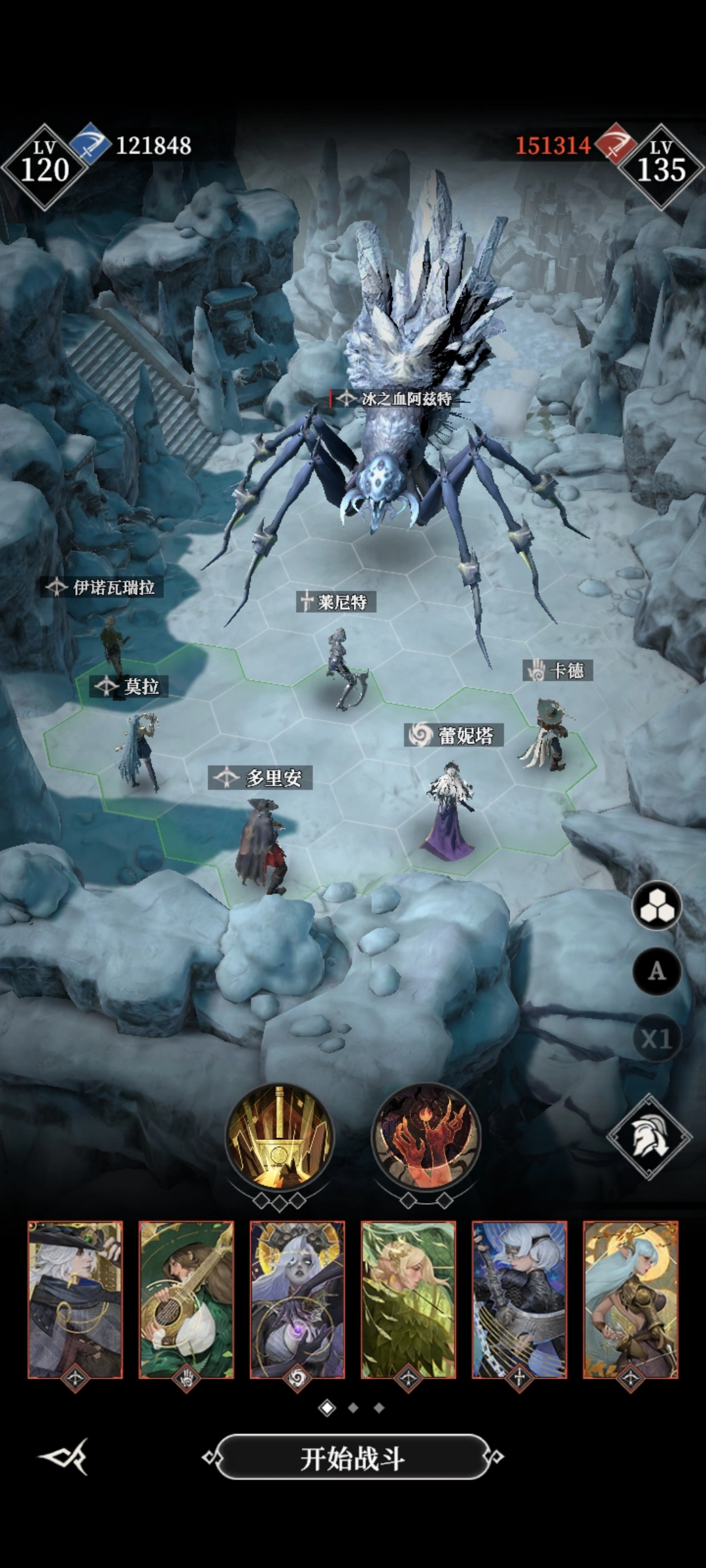Activate the golden throne artifact skill
The height and width of the screenshot is (1568, 706).
[x=280, y=1138]
